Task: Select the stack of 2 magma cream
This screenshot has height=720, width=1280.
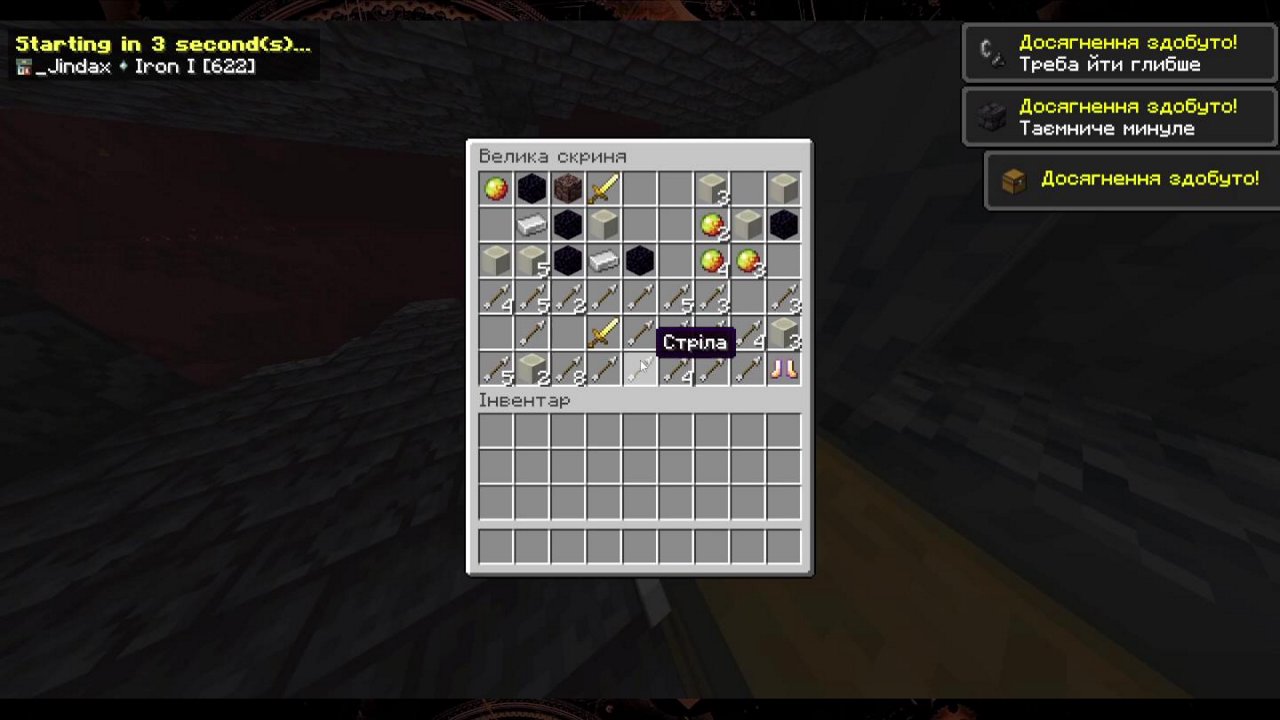Action: [x=712, y=225]
